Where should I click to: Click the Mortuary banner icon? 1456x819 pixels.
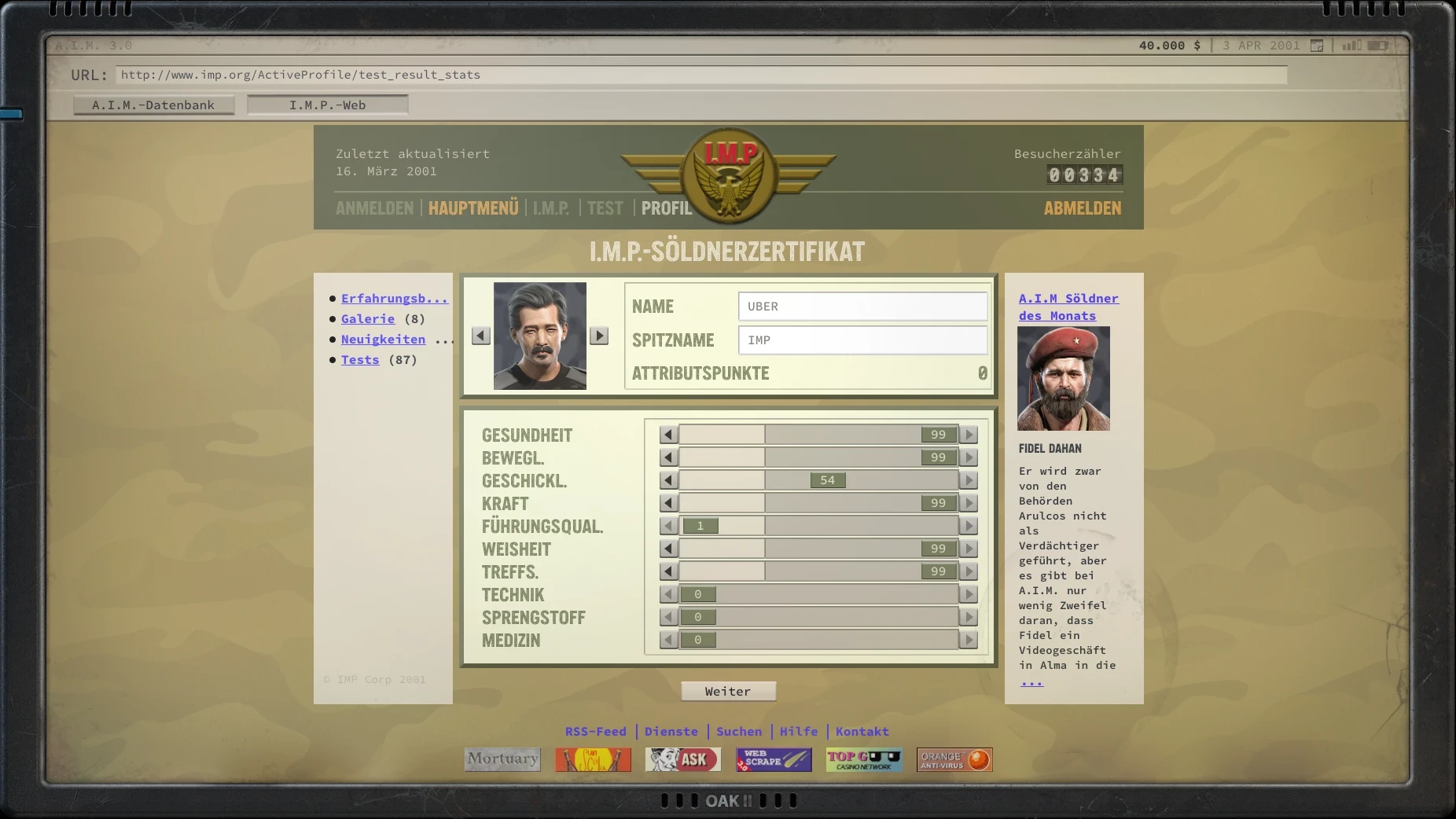[x=502, y=759]
